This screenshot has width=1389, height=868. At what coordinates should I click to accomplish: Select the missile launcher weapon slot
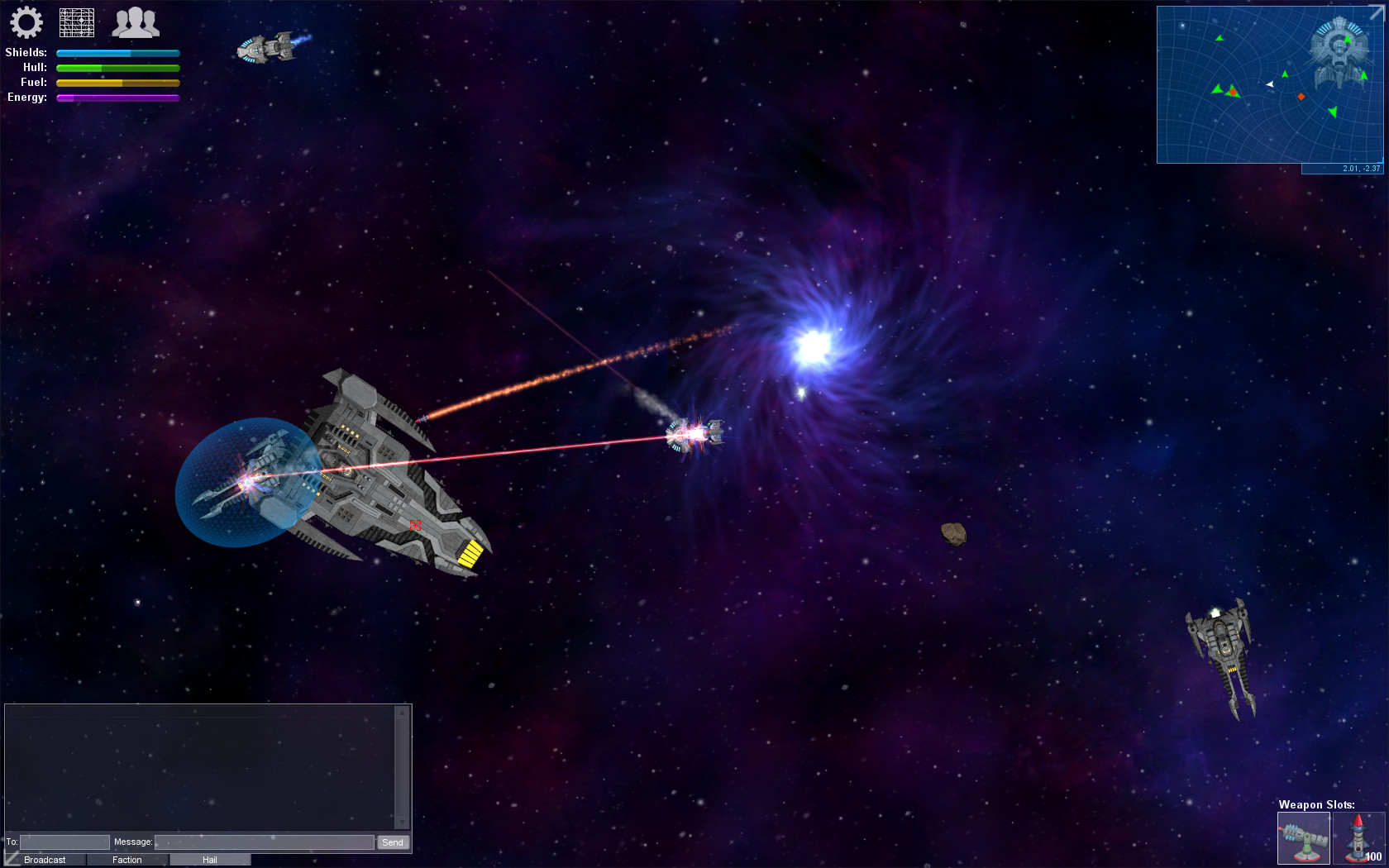coord(1358,837)
